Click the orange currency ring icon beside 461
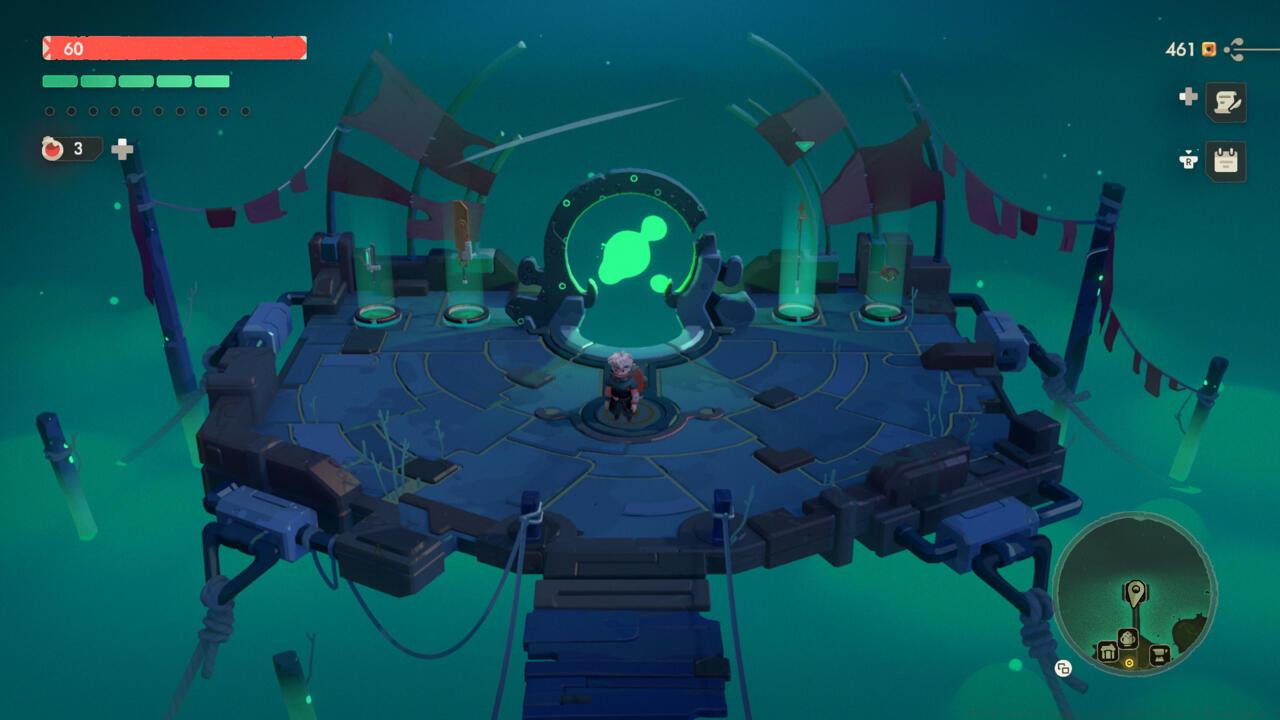This screenshot has height=720, width=1280. pyautogui.click(x=1208, y=49)
